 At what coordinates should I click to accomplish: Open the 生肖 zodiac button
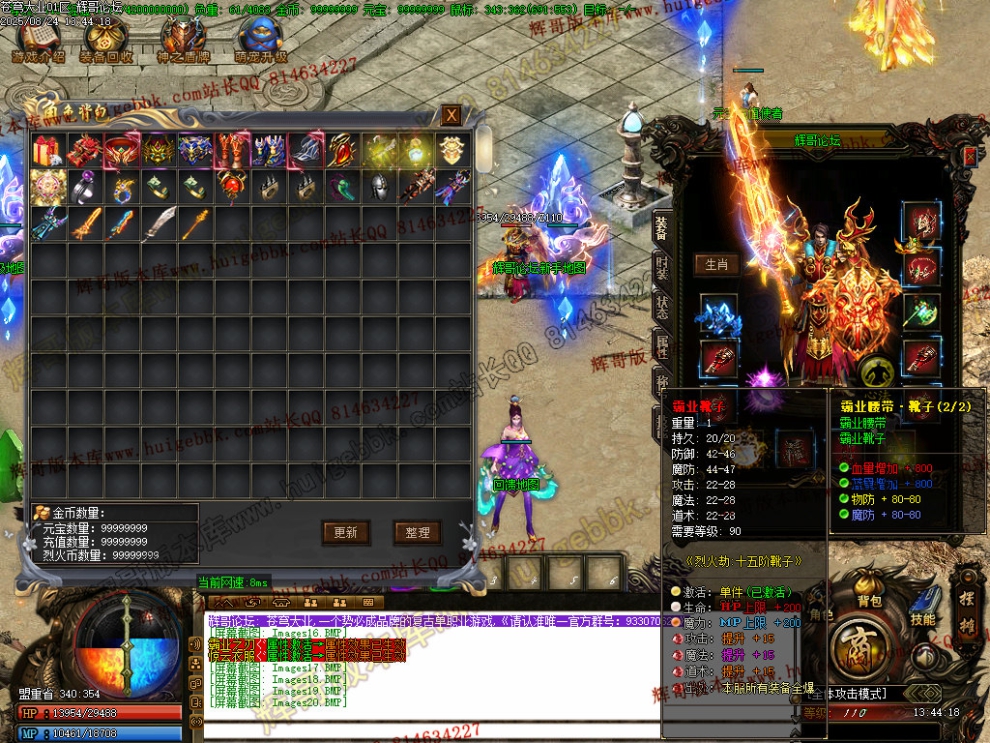click(716, 265)
